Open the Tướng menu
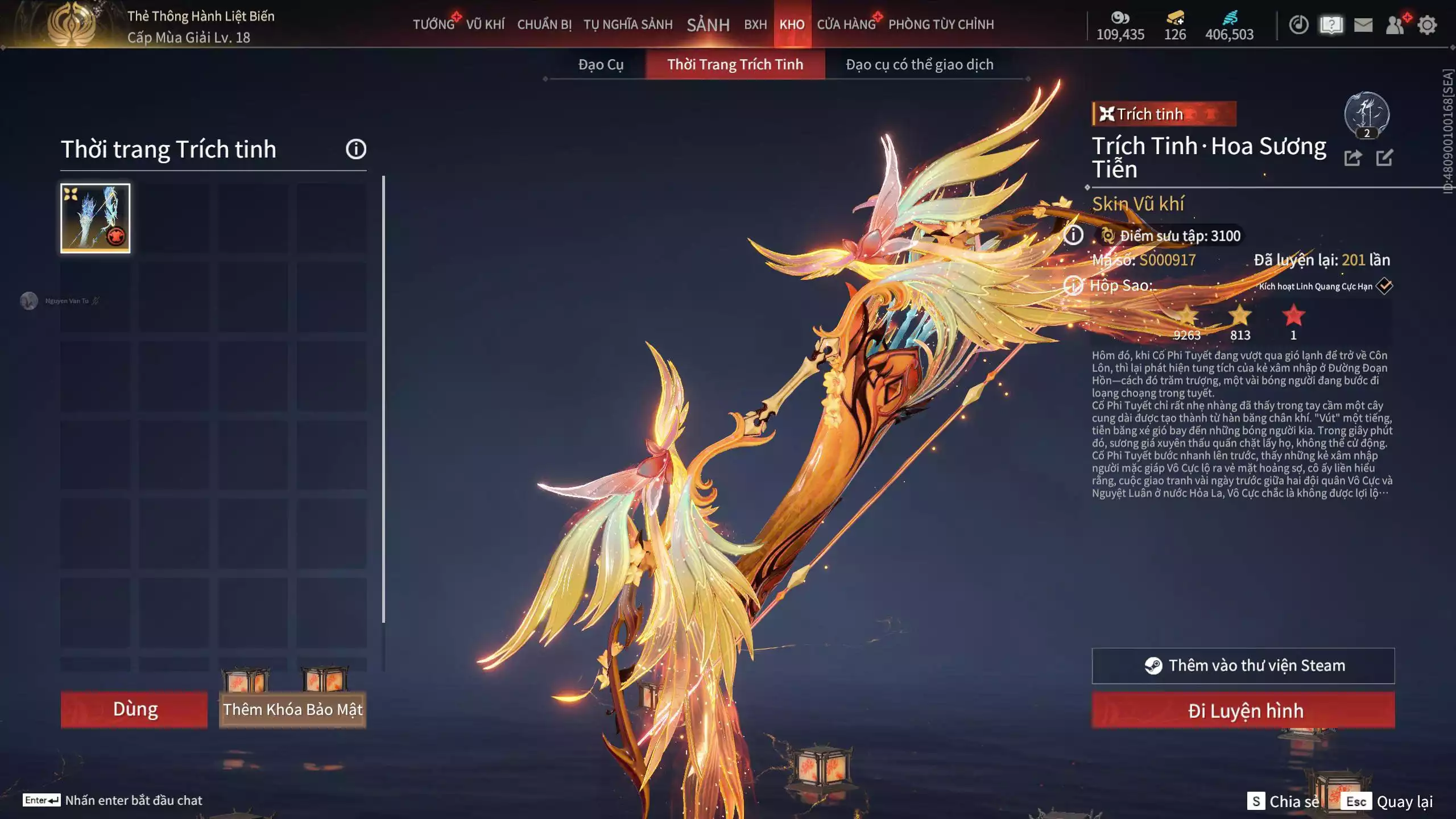Screen dimensions: 1456x819 click(433, 24)
